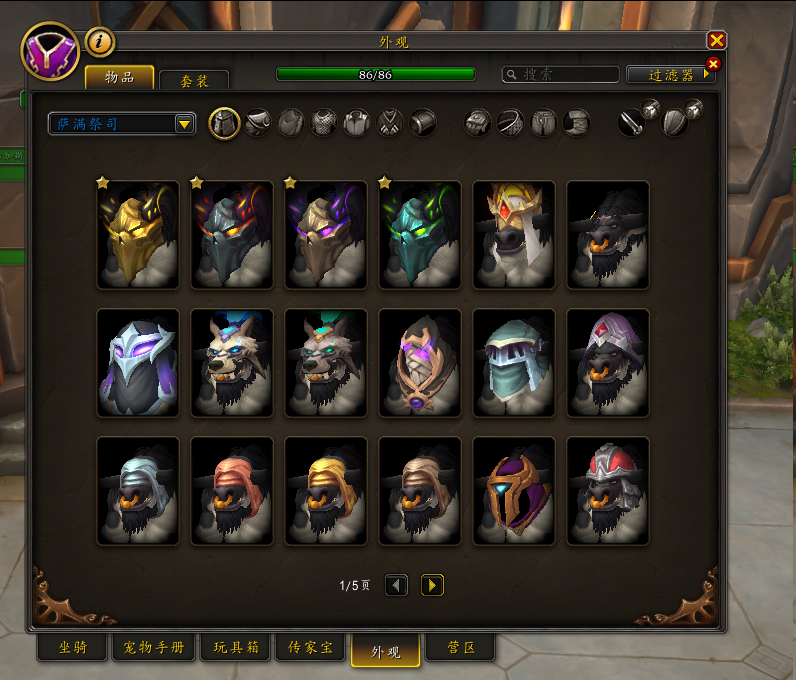This screenshot has width=796, height=680.
Task: Click the 搜索 search box
Action: pos(561,75)
